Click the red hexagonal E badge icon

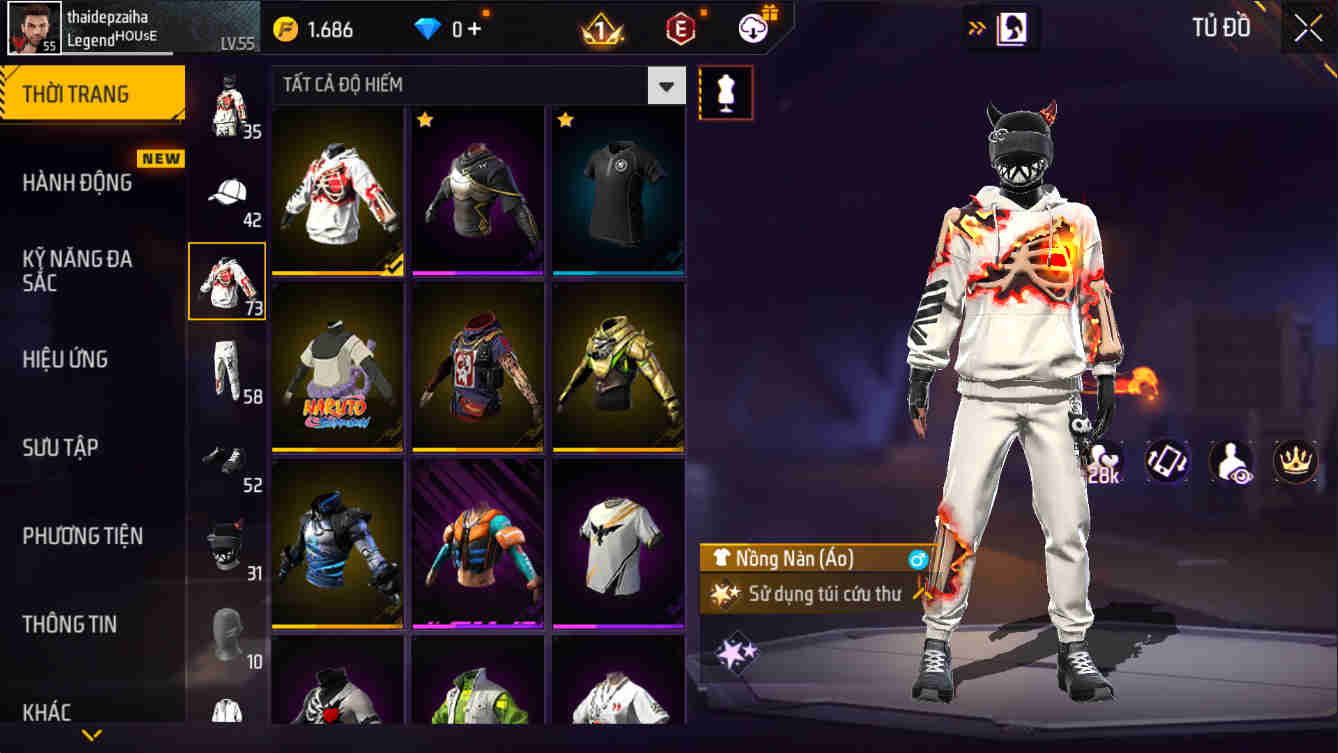(681, 27)
